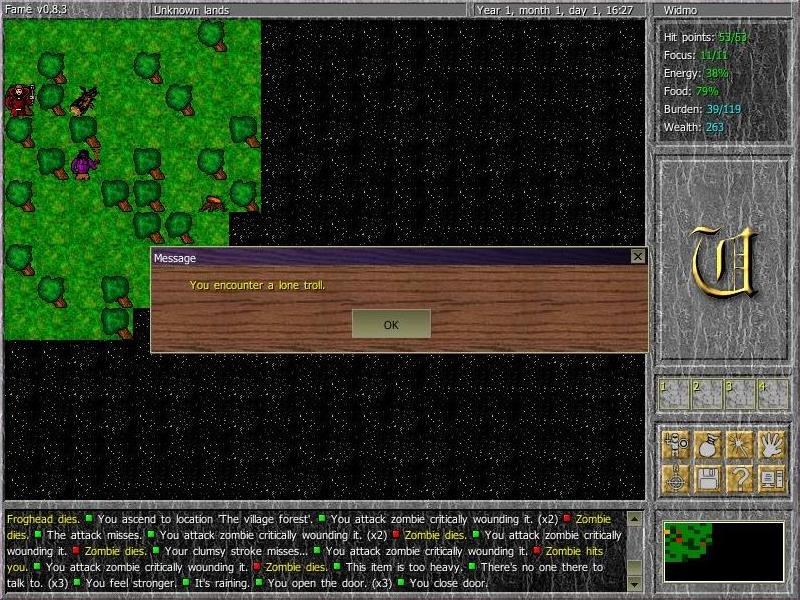Select the crosshair targeting icon
The height and width of the screenshot is (600, 800).
coord(677,478)
